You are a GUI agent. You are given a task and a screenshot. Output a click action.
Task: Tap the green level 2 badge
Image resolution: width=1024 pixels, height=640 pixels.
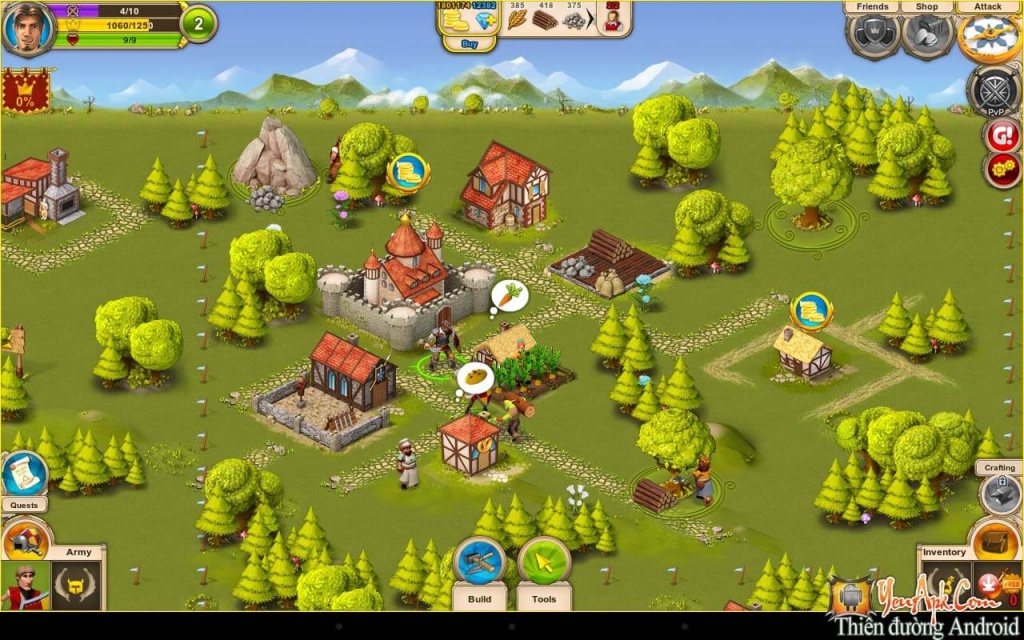click(199, 24)
